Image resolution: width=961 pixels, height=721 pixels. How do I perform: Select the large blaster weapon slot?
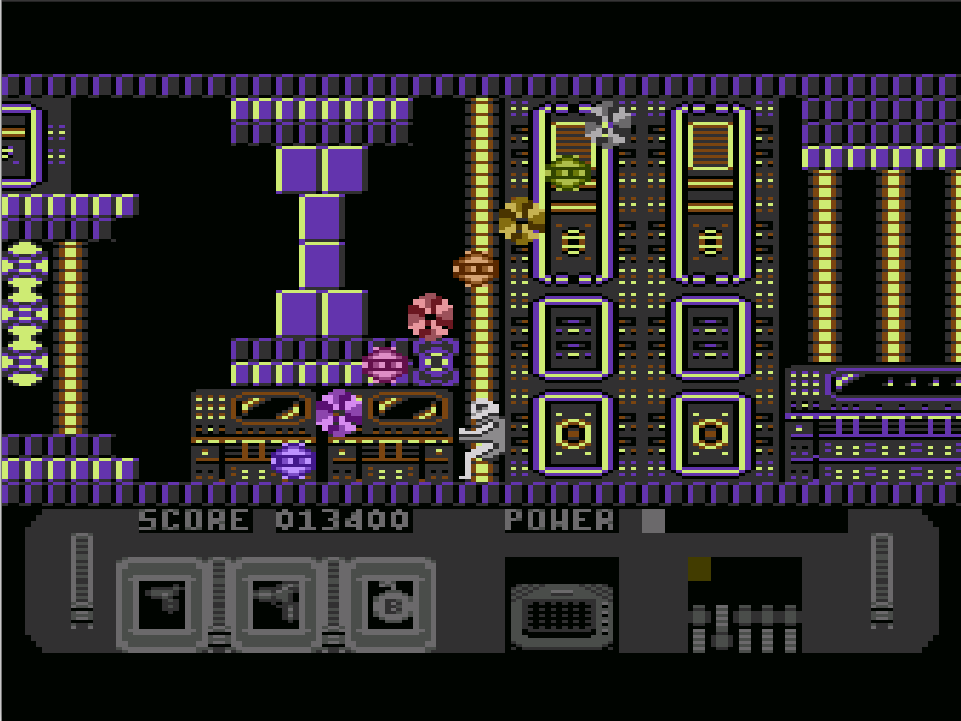(x=277, y=603)
